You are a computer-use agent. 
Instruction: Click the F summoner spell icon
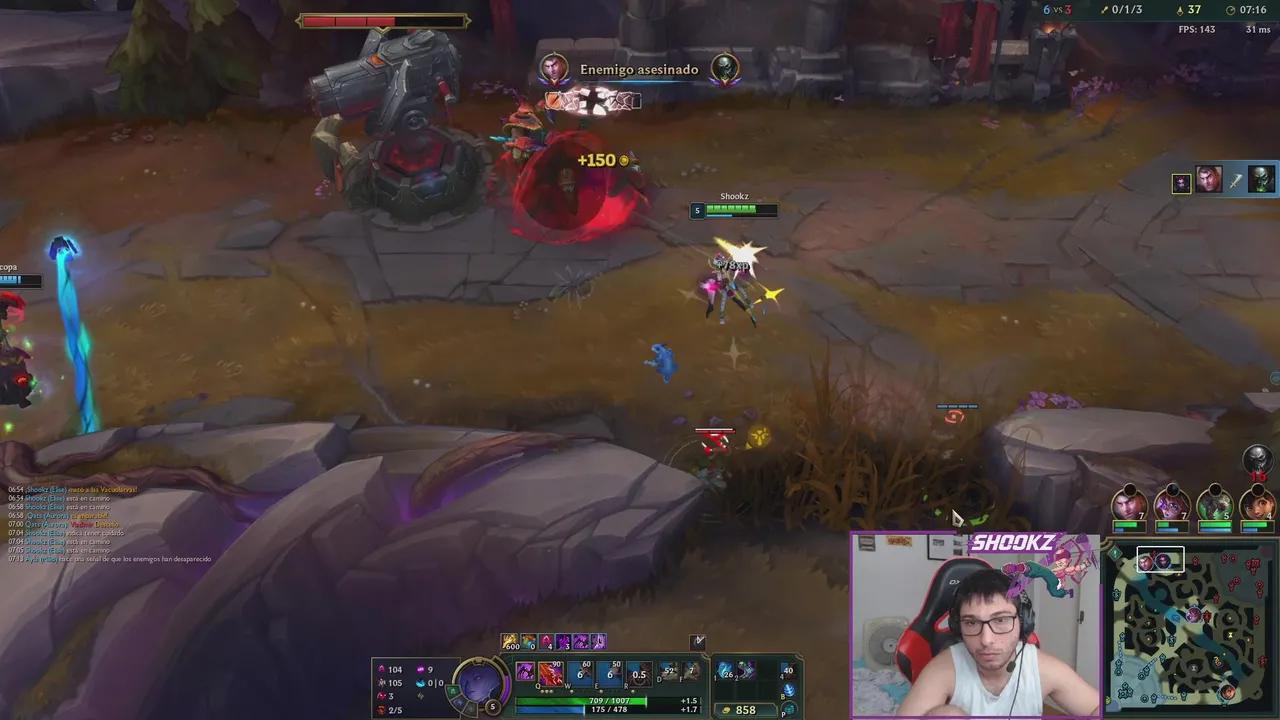(691, 672)
